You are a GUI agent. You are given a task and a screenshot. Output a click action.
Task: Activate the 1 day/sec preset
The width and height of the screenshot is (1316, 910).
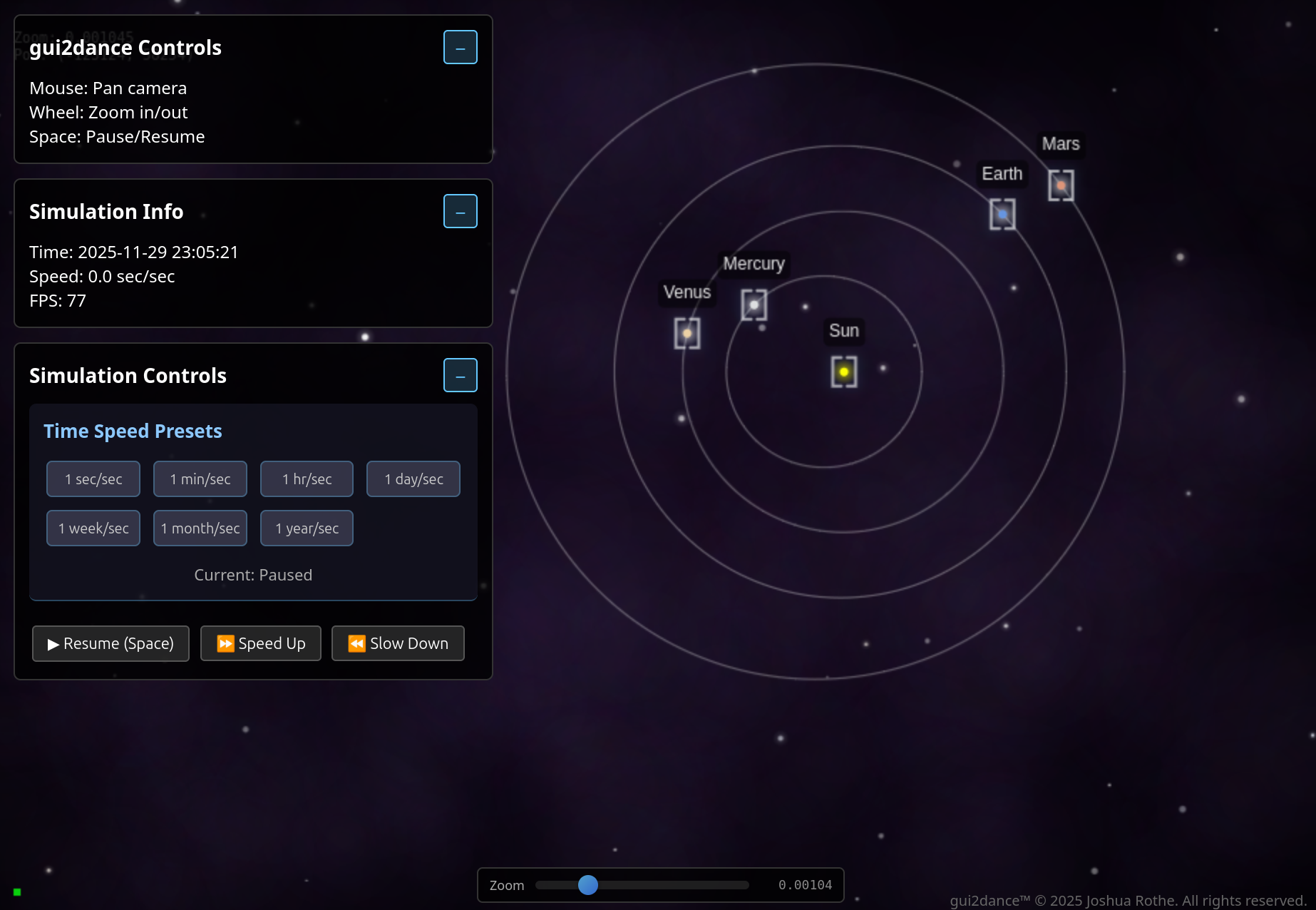(x=413, y=479)
